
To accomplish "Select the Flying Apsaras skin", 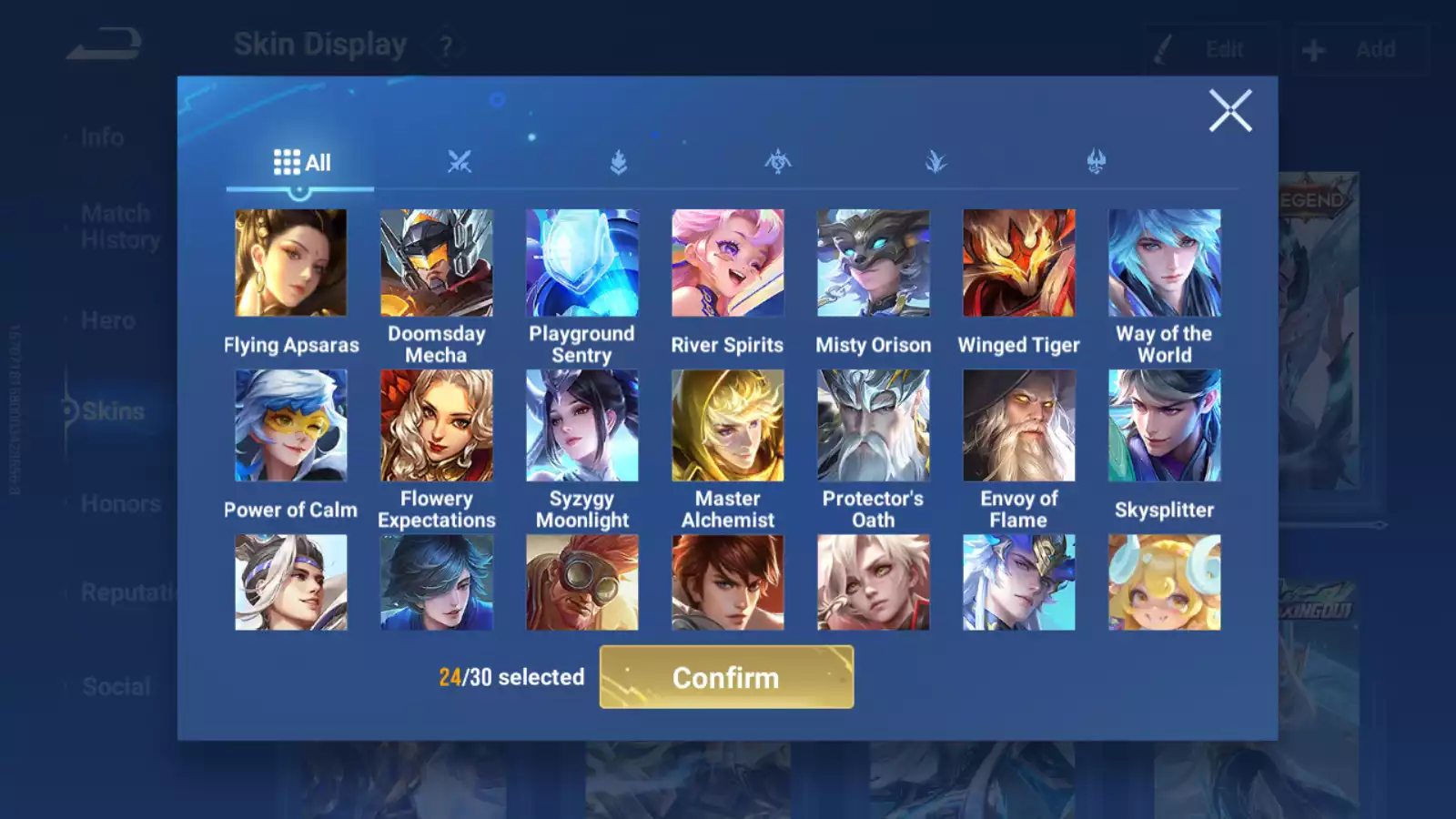I will click(291, 263).
